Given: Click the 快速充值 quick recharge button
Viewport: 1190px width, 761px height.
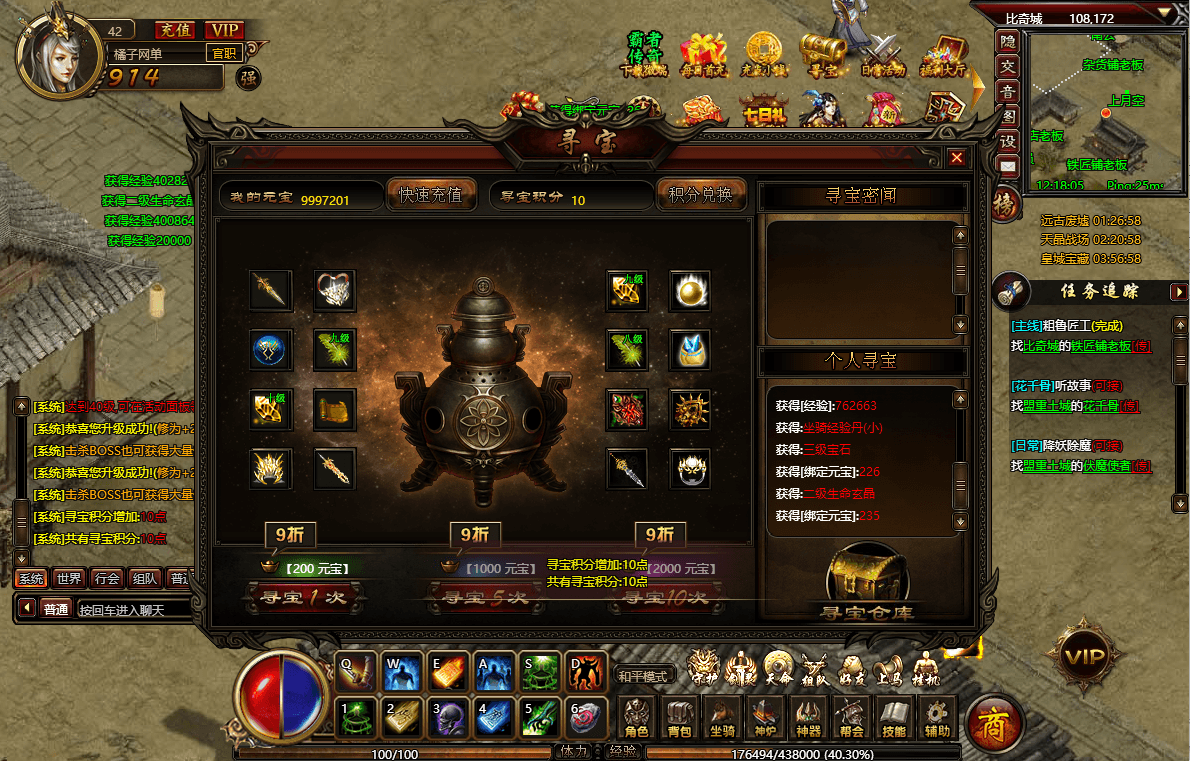Looking at the screenshot, I should pos(431,195).
